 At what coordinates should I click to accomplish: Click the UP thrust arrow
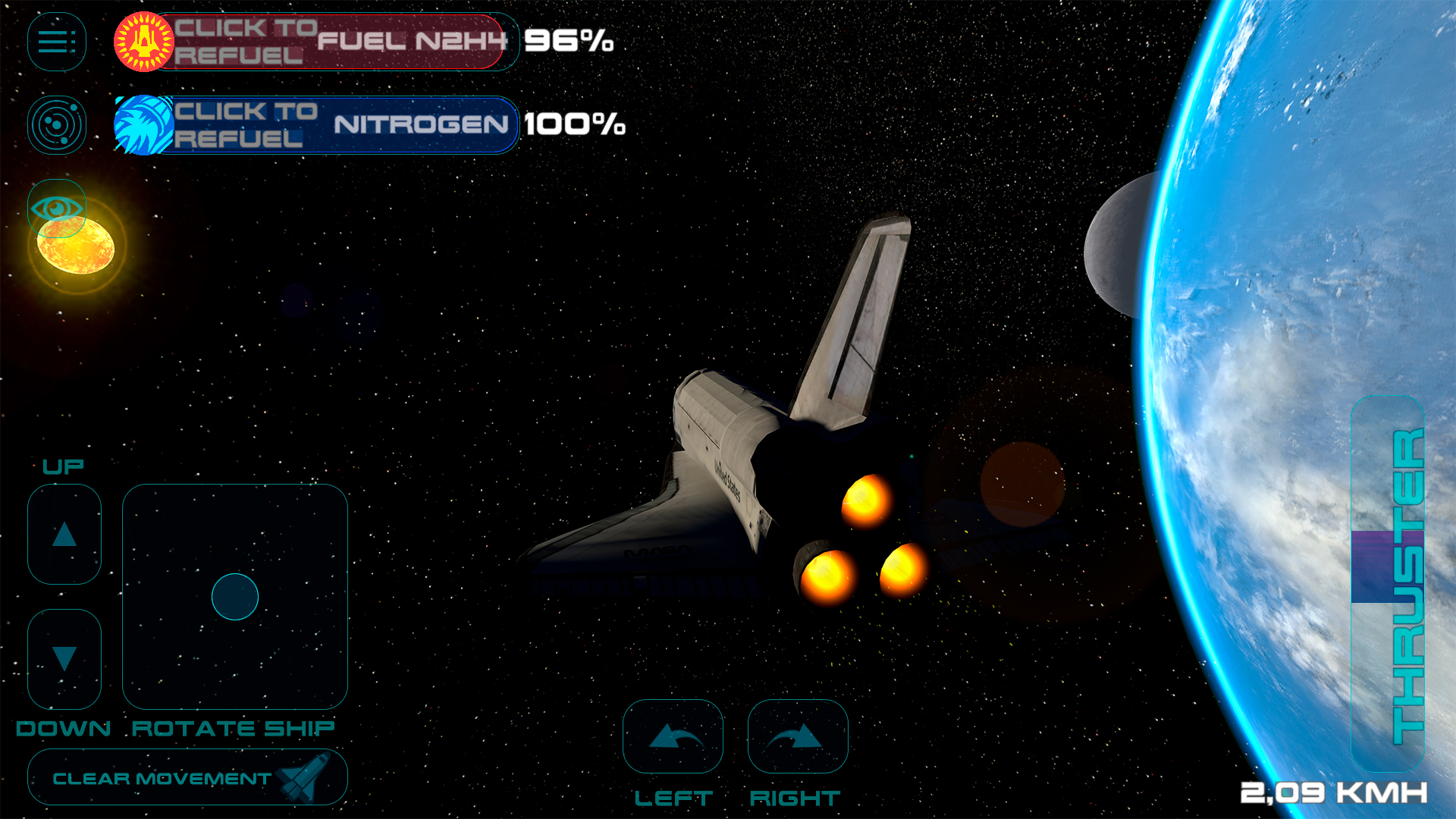pyautogui.click(x=64, y=533)
